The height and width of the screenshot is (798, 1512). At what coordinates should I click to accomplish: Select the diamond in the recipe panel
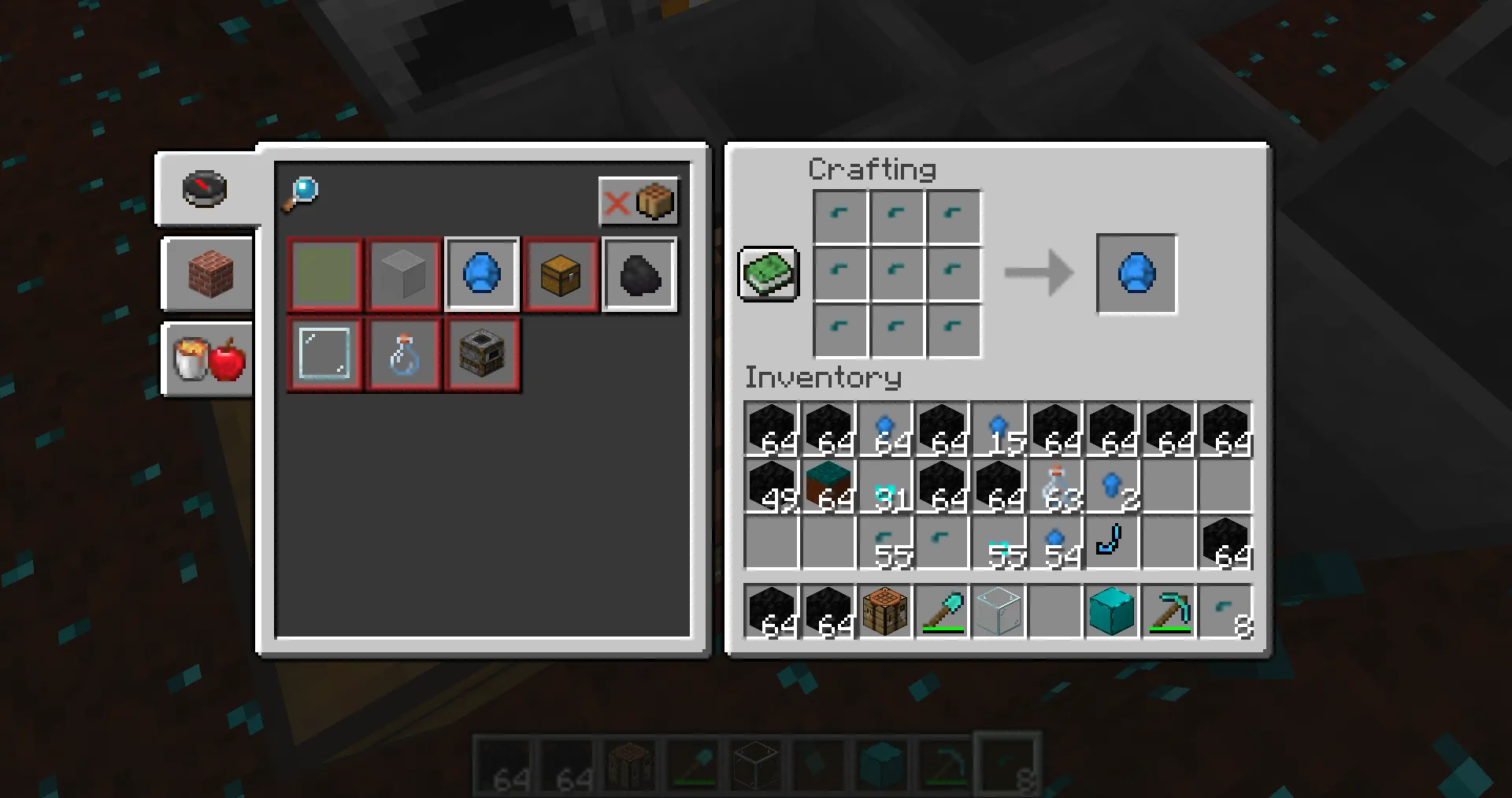pos(482,273)
